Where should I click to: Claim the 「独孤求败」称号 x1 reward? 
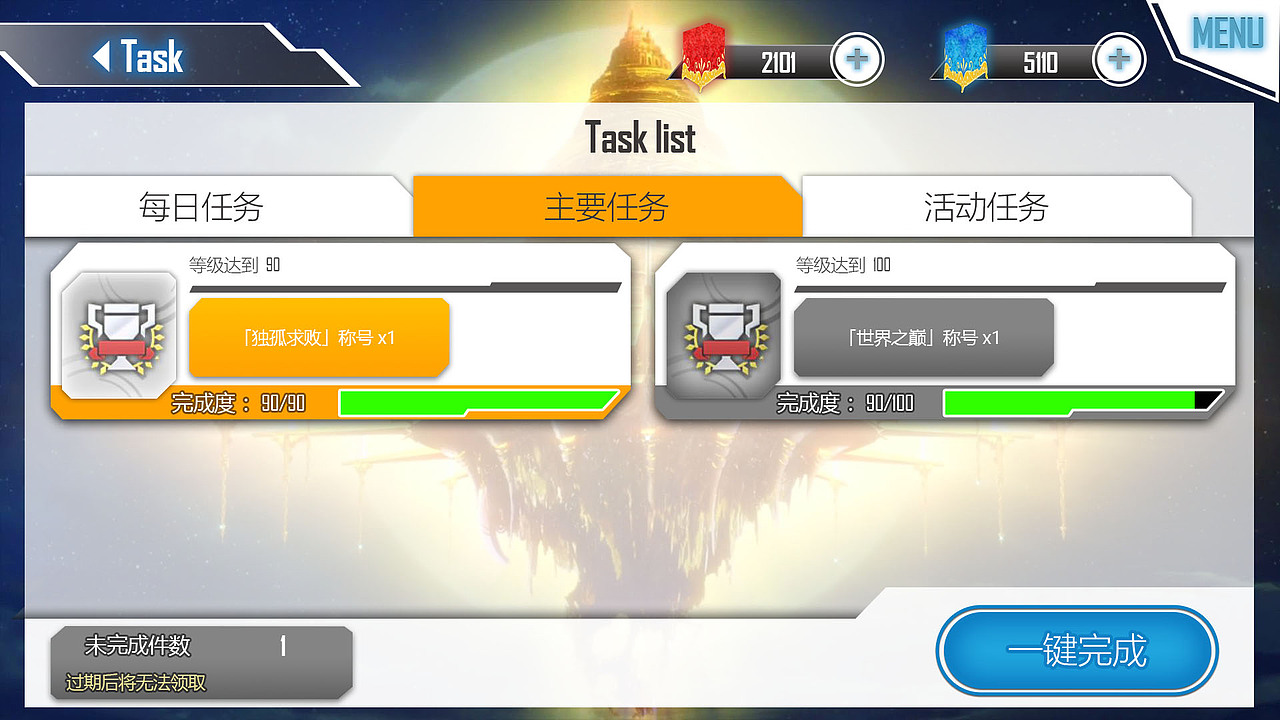pyautogui.click(x=318, y=338)
